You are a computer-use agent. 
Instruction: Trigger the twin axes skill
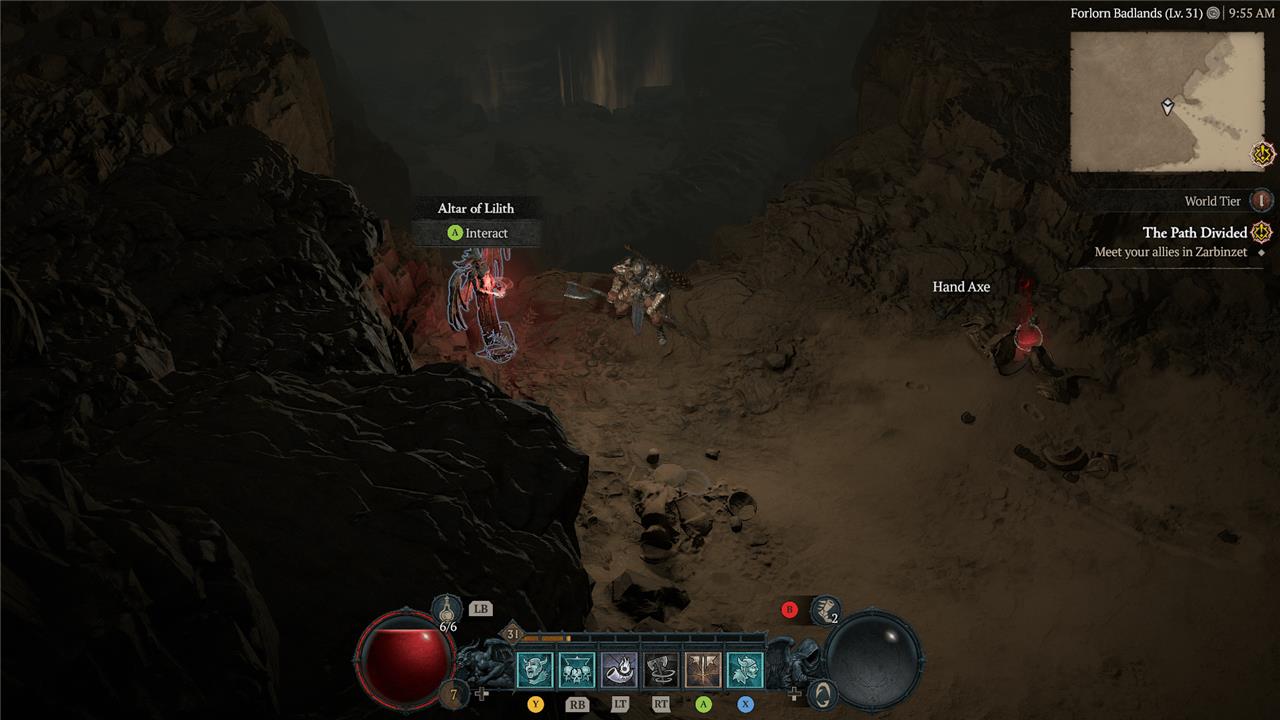point(703,670)
